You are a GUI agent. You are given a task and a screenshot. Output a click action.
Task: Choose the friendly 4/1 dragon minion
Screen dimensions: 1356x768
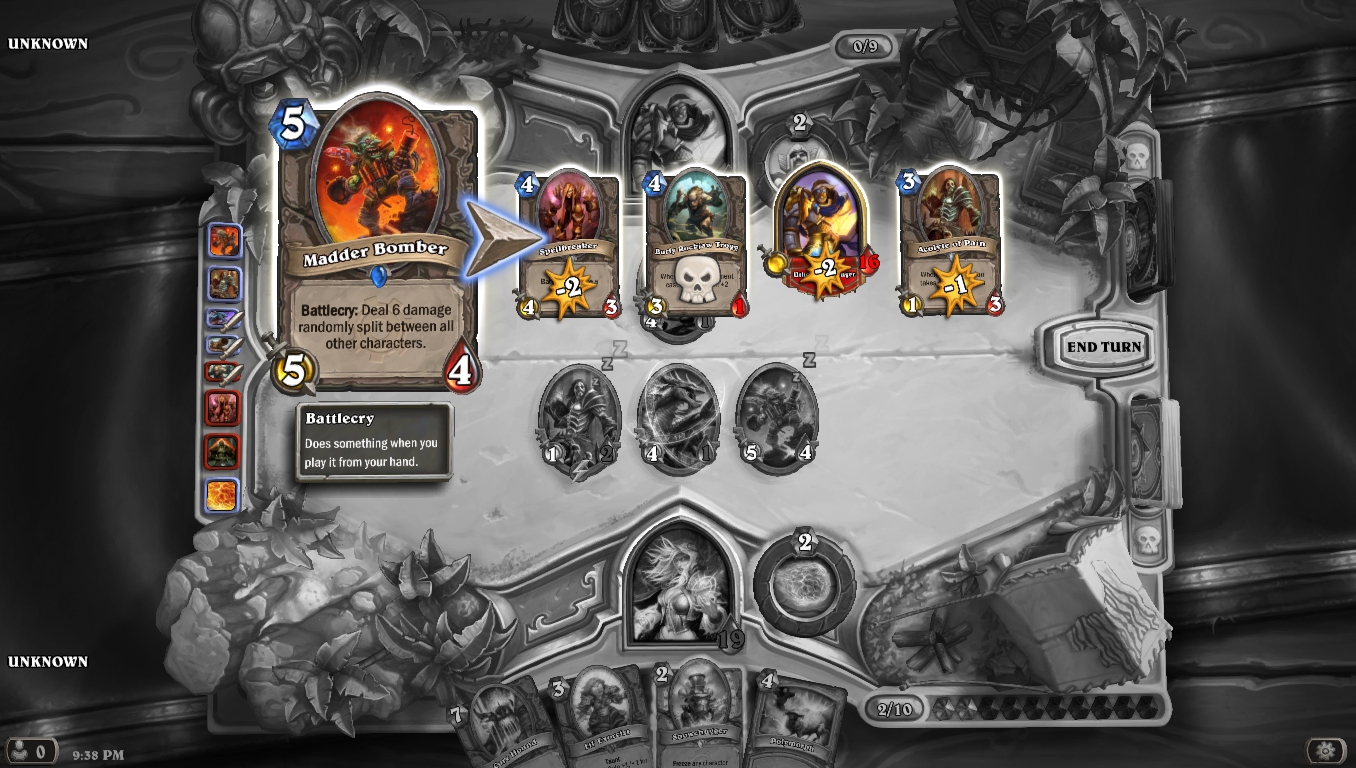coord(679,420)
